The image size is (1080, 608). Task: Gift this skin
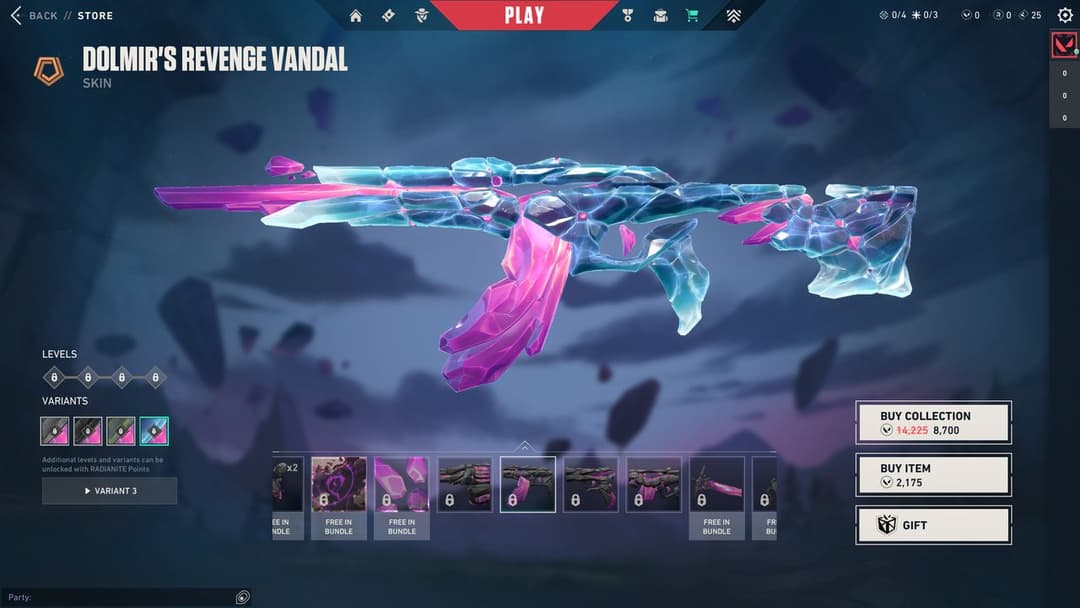point(933,525)
